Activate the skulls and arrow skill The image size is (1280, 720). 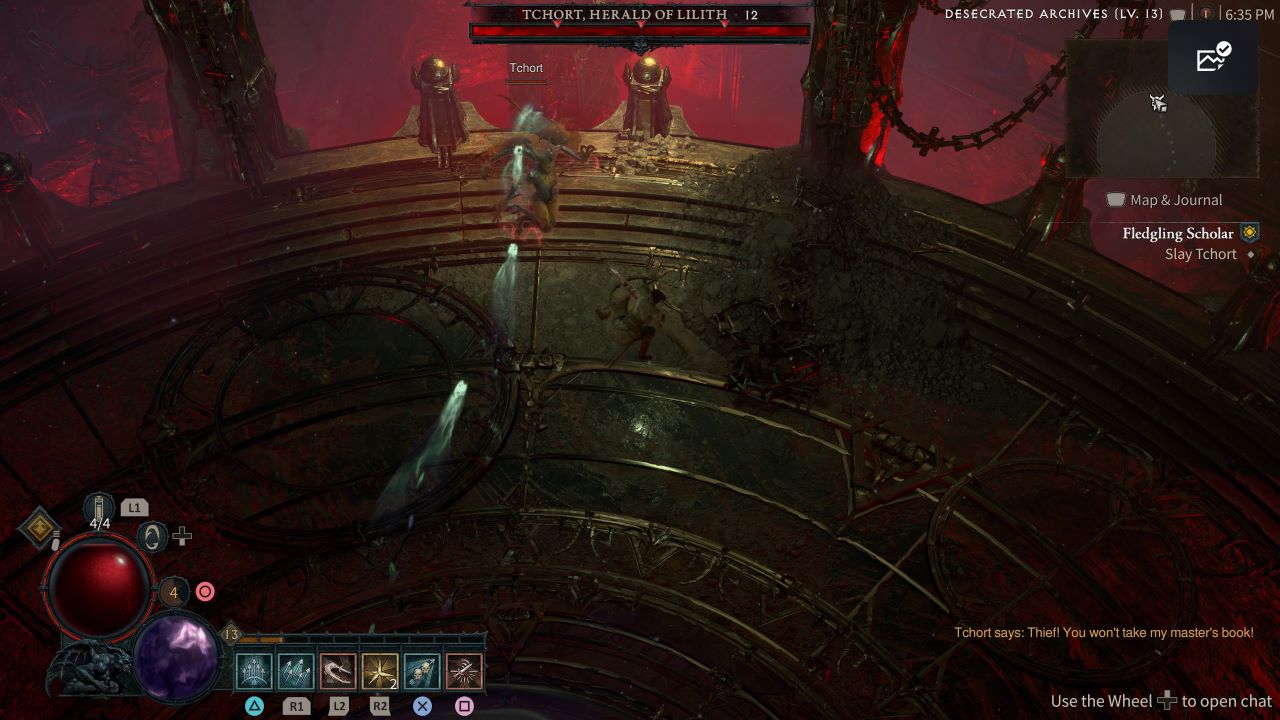tap(422, 672)
